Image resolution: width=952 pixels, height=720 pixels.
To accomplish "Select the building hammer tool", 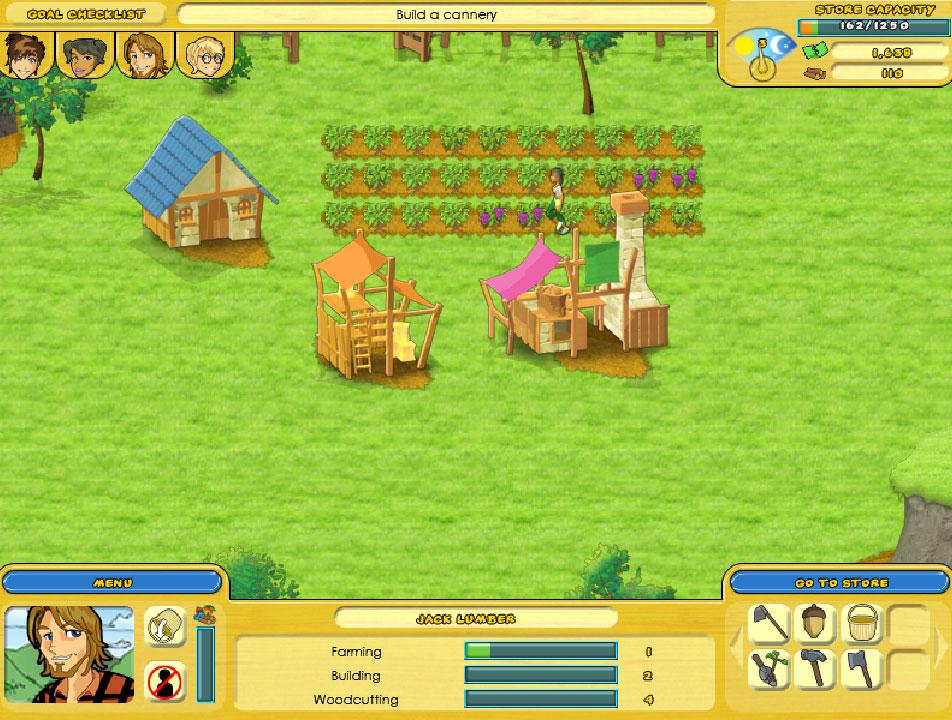I will (815, 669).
